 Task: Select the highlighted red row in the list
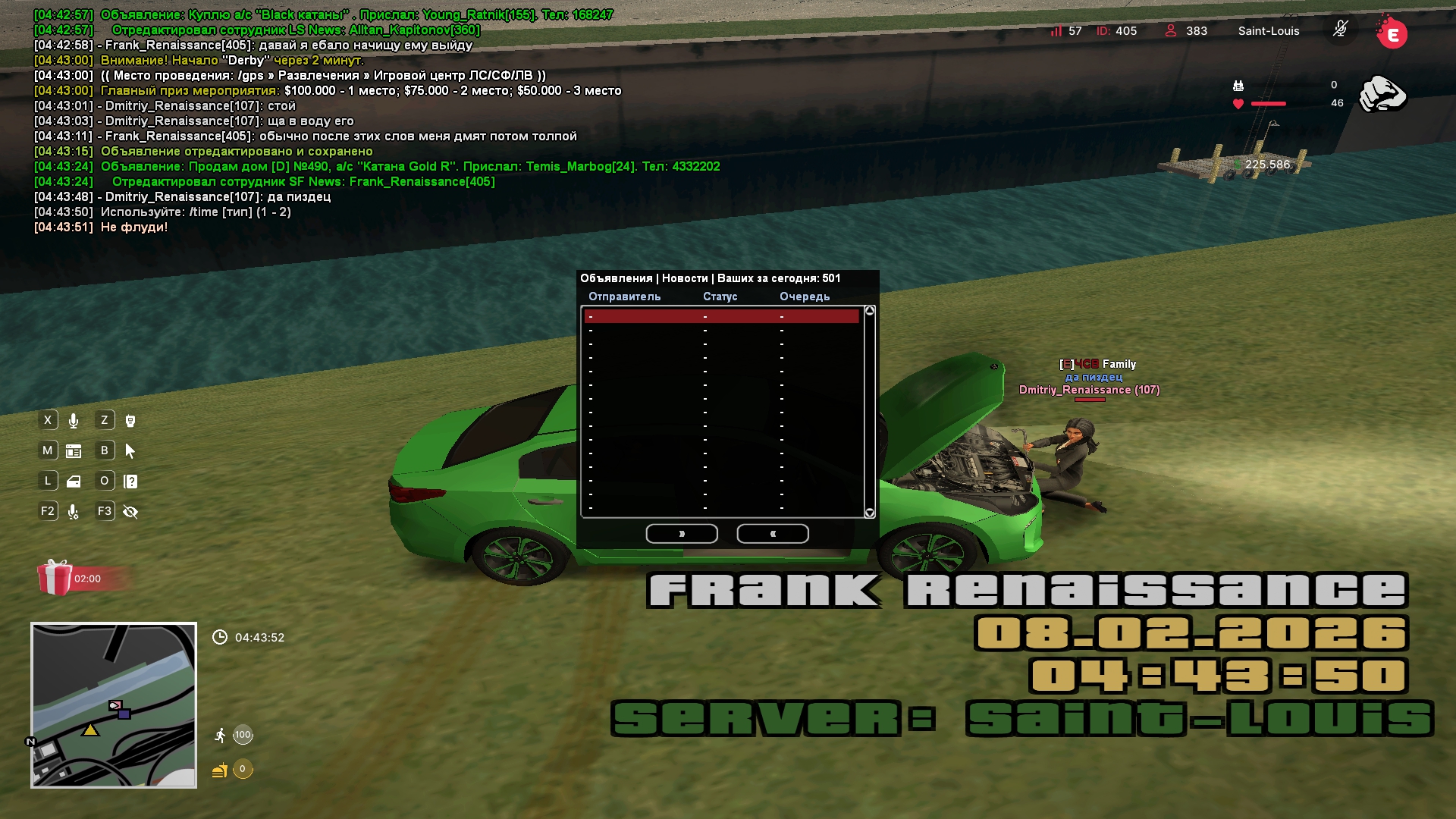[x=721, y=316]
